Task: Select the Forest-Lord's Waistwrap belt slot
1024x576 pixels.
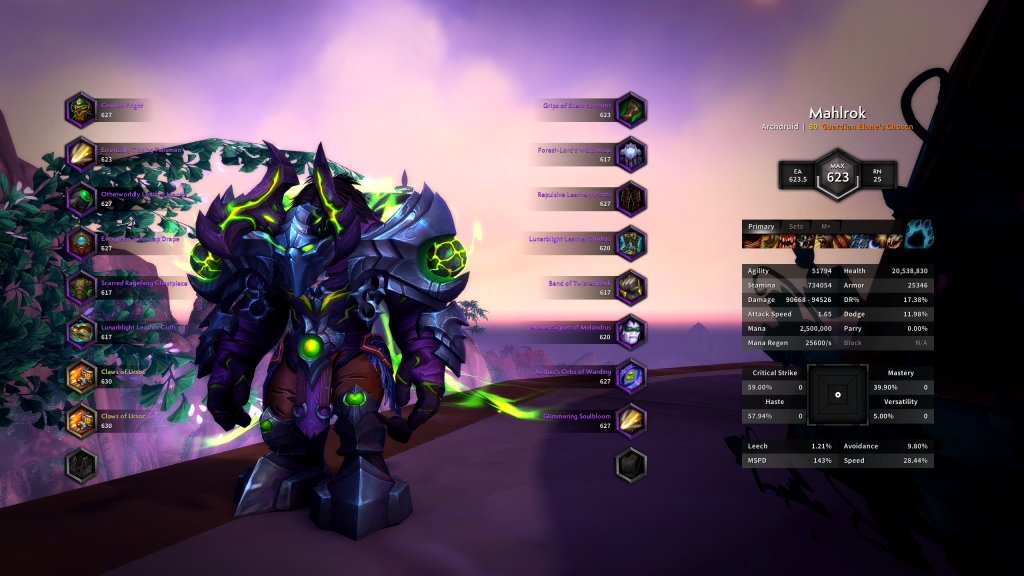Action: click(x=631, y=154)
